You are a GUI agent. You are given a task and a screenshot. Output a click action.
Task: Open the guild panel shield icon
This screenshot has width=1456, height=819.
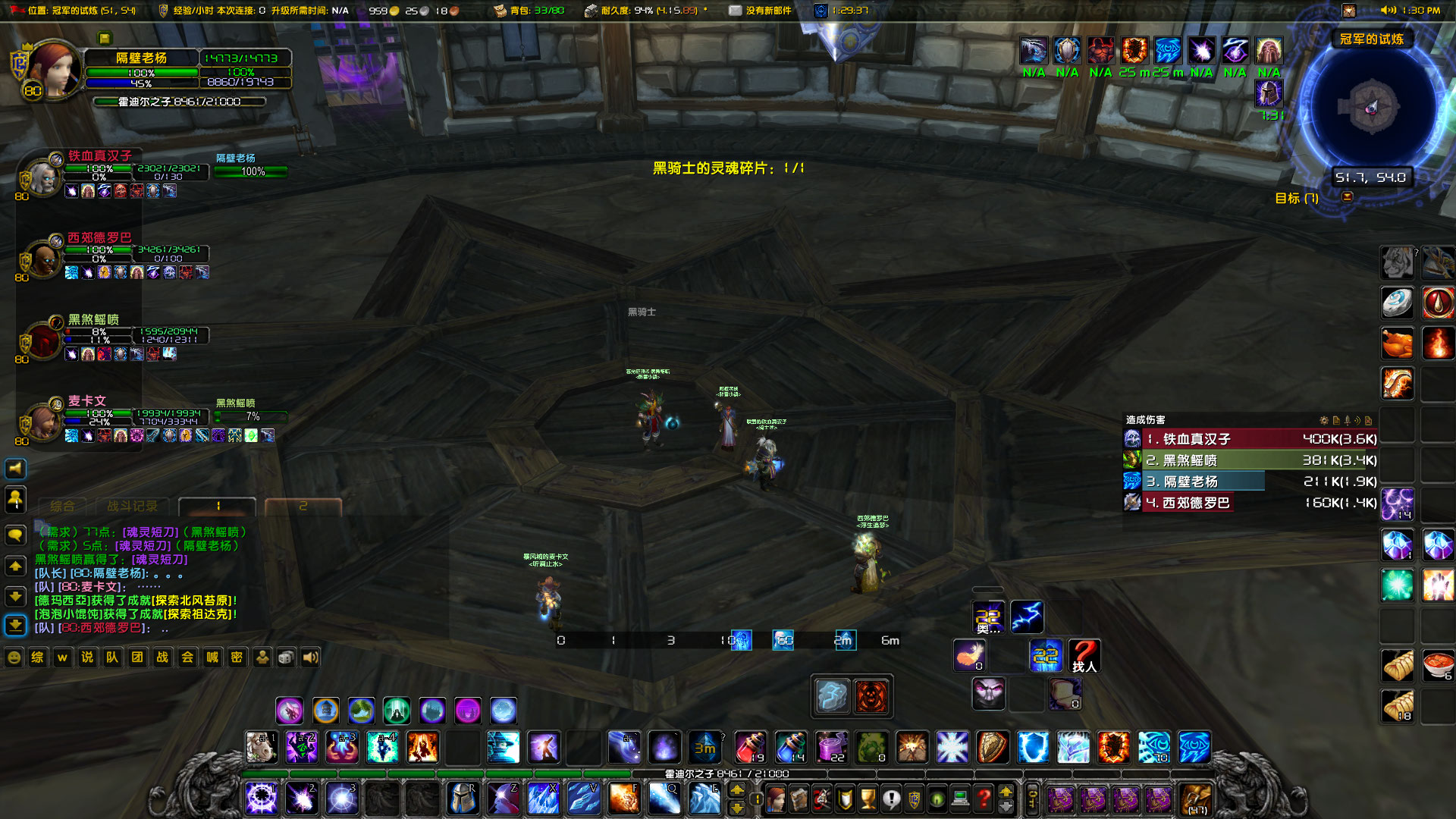(914, 798)
